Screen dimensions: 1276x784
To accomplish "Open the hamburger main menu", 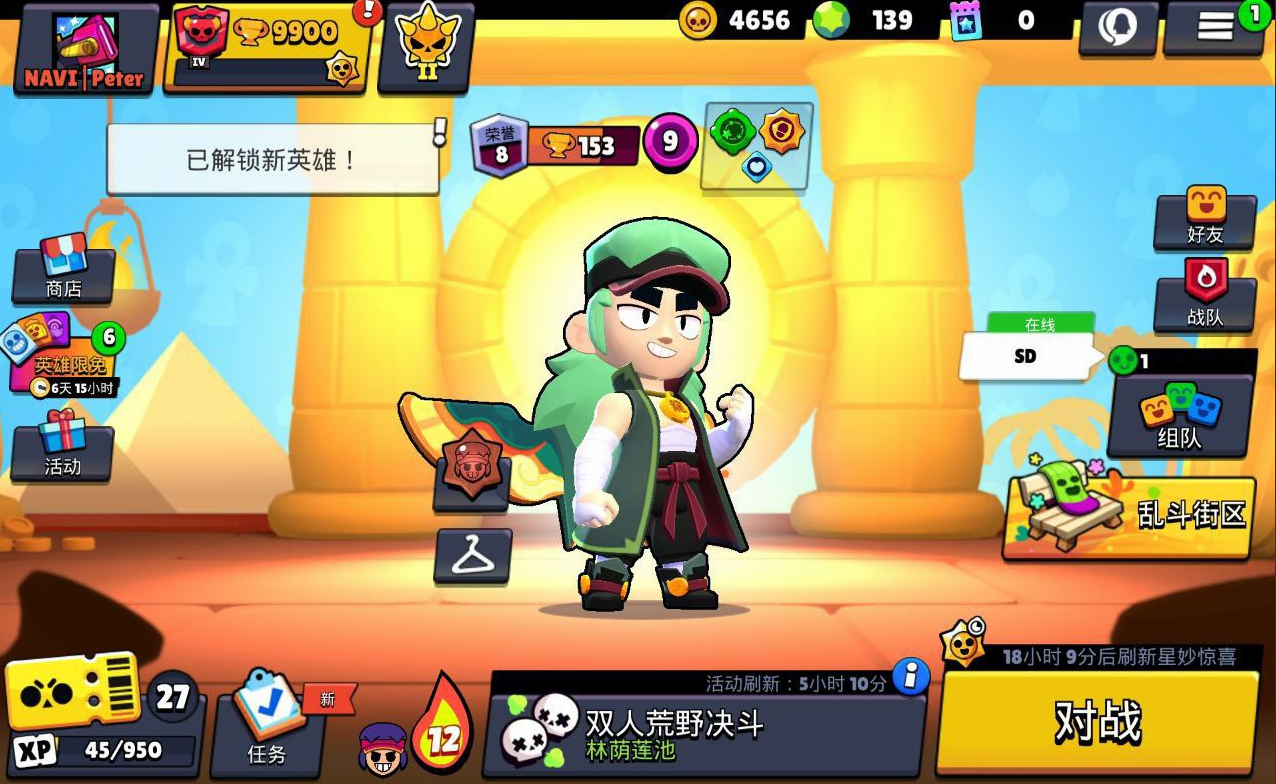I will click(x=1215, y=28).
